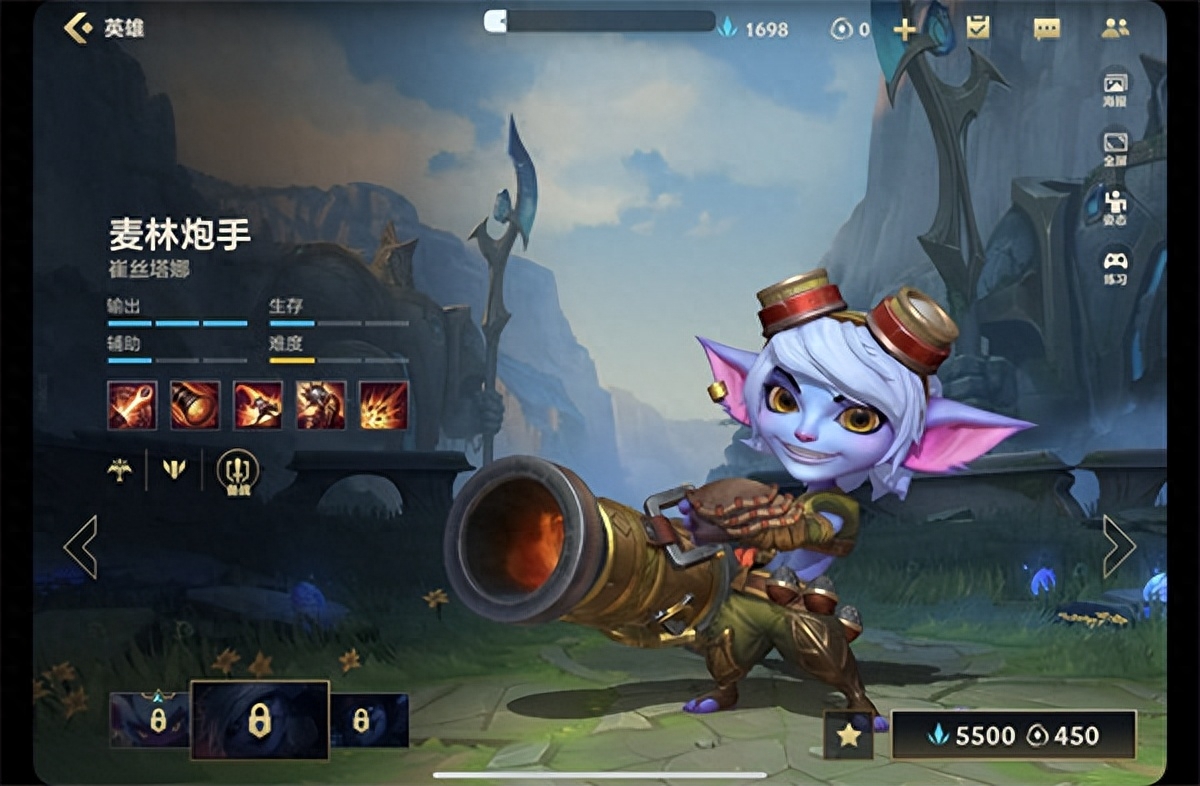The width and height of the screenshot is (1200, 786).
Task: Open the chat speech bubble icon
Action: tap(1046, 29)
